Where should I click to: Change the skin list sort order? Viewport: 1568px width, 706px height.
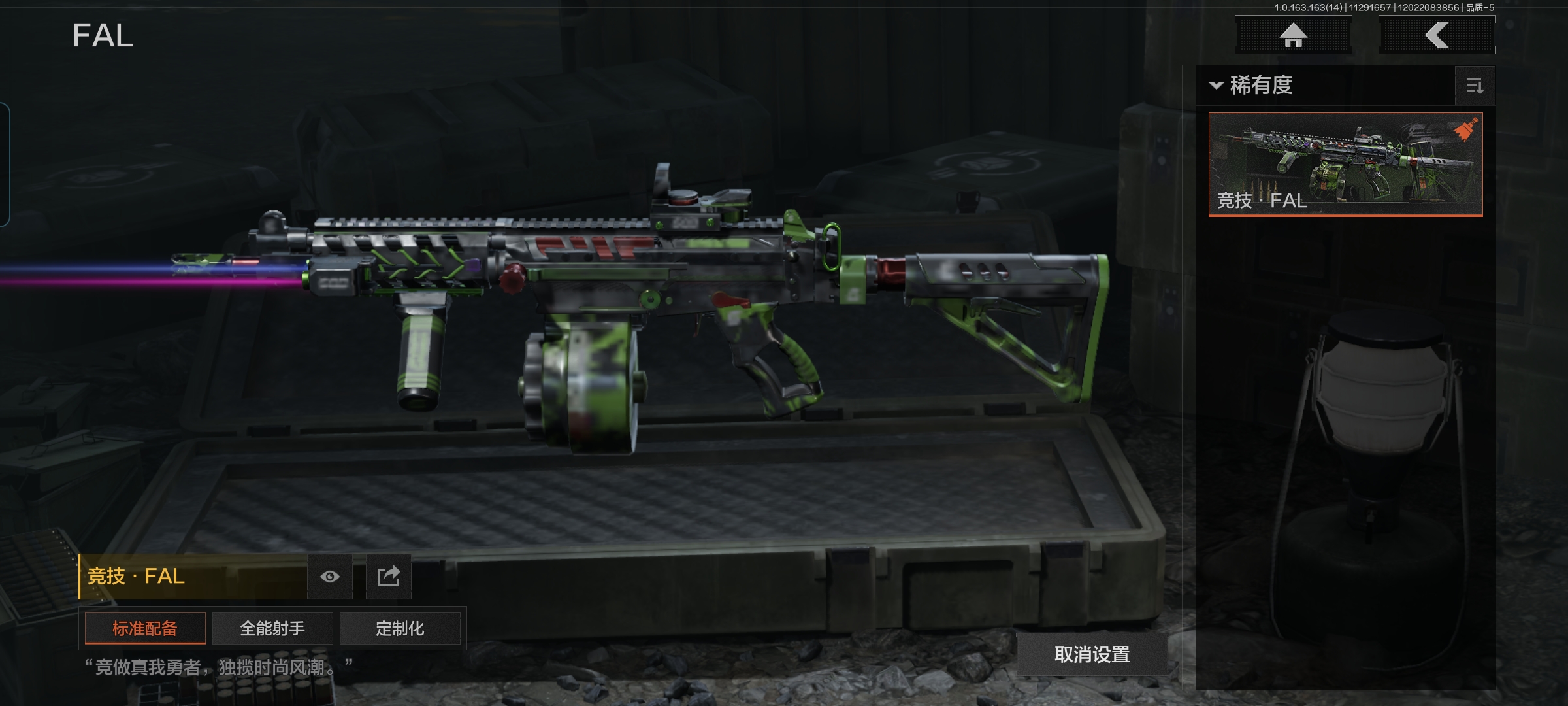[x=1475, y=86]
